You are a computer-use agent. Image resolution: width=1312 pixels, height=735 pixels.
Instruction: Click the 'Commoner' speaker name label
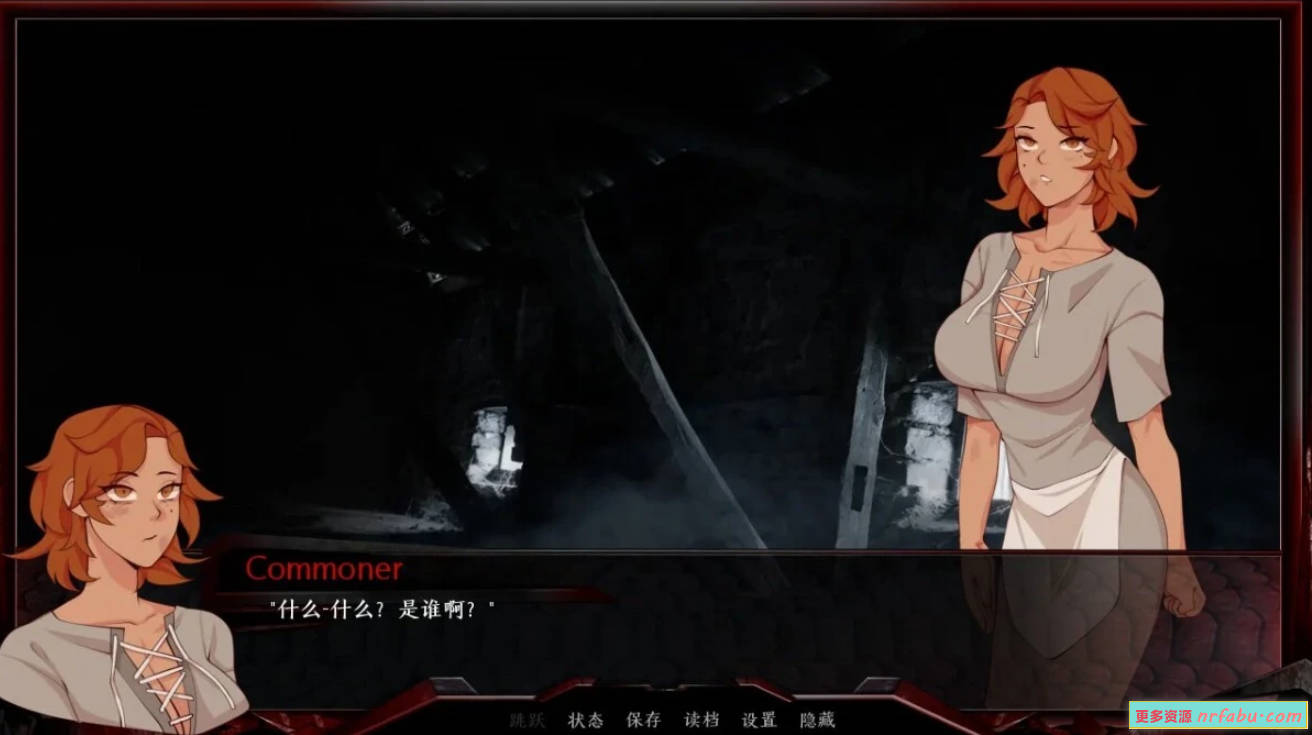(322, 569)
